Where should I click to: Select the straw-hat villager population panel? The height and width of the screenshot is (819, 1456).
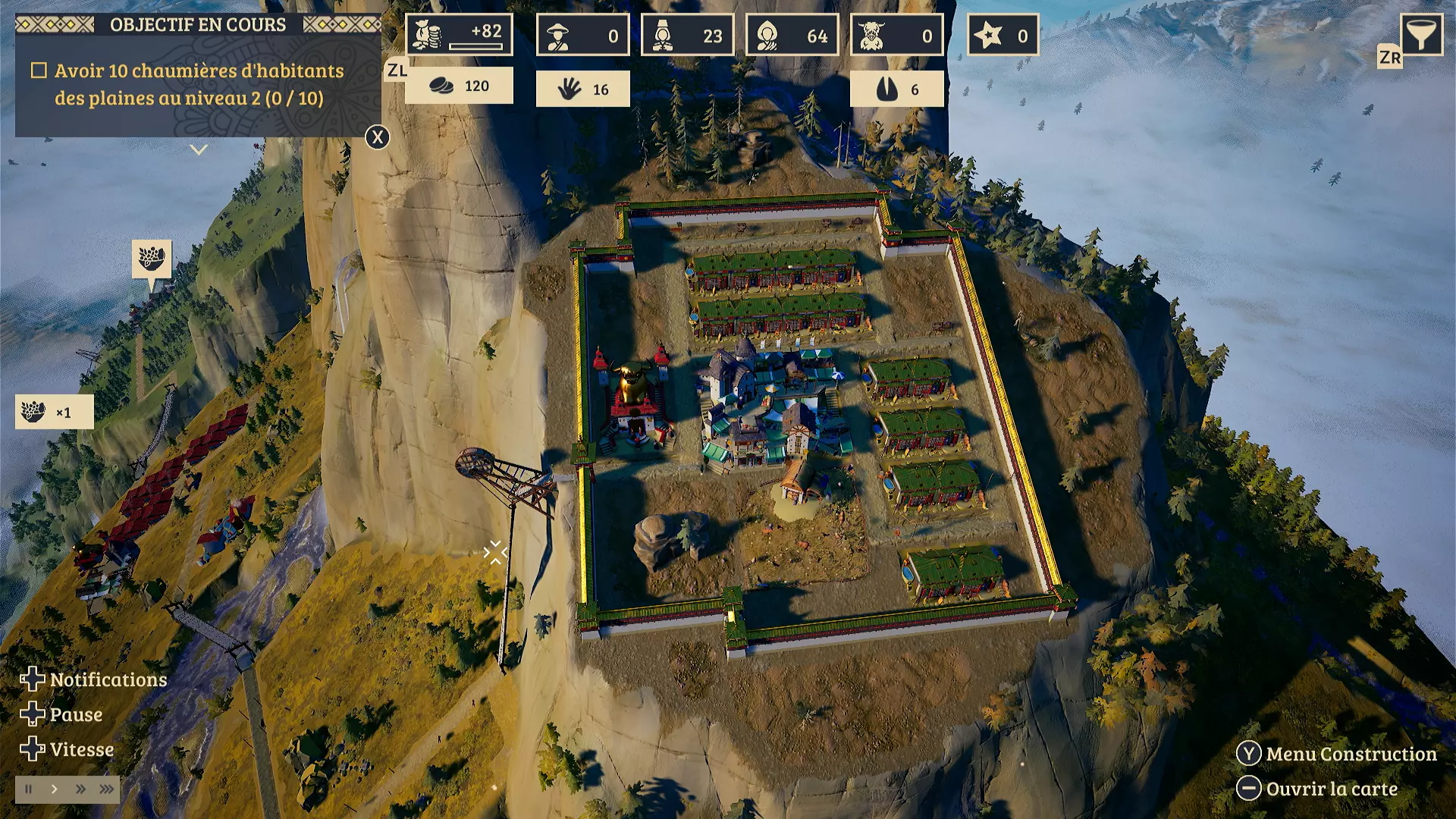582,35
